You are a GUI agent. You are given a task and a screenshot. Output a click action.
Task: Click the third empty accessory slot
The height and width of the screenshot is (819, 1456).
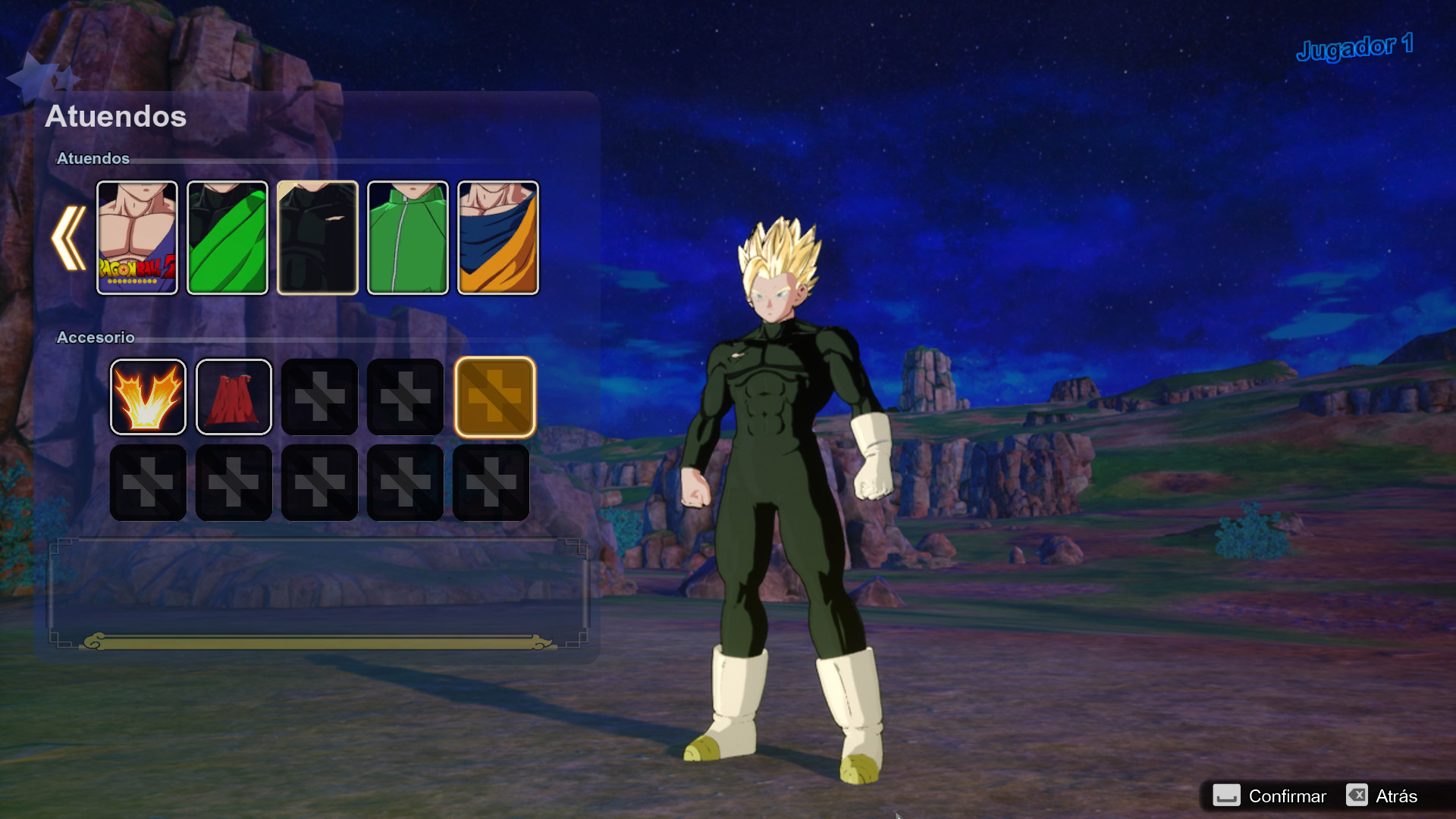[x=320, y=397]
